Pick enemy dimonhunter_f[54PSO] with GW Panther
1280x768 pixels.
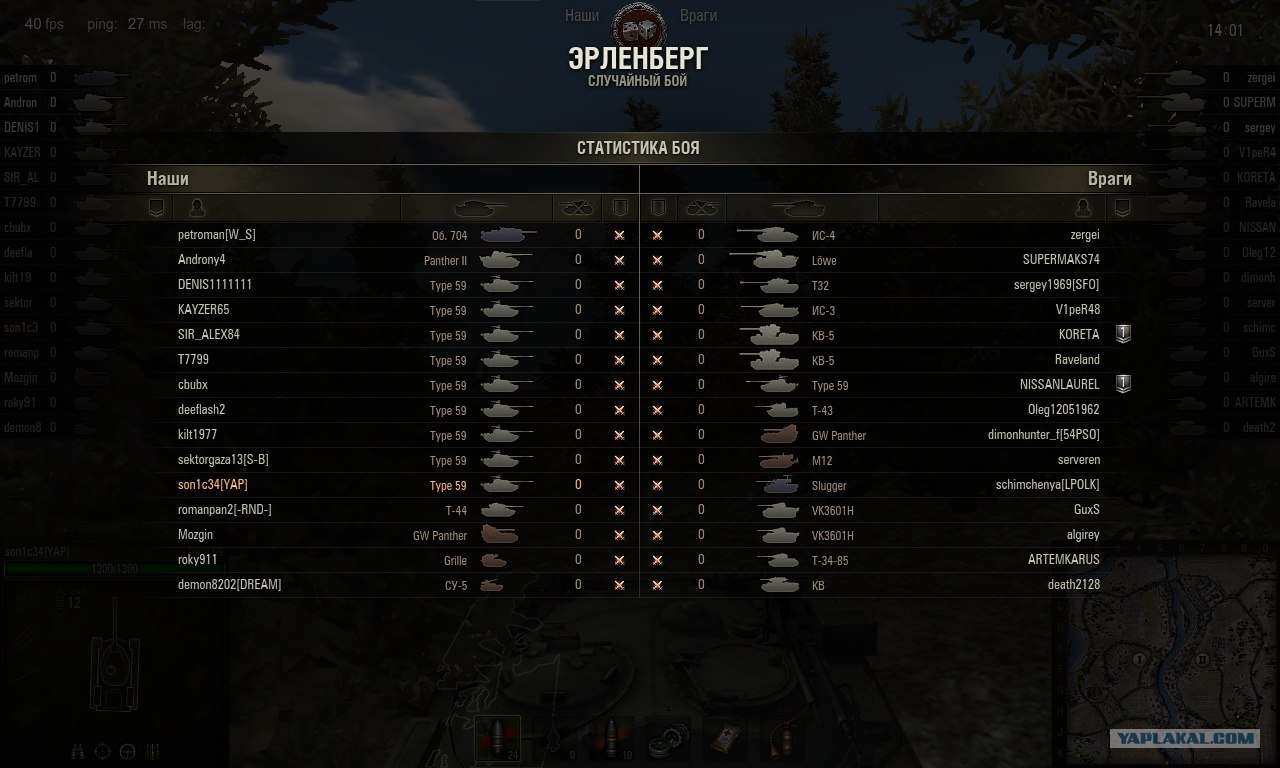[1043, 435]
